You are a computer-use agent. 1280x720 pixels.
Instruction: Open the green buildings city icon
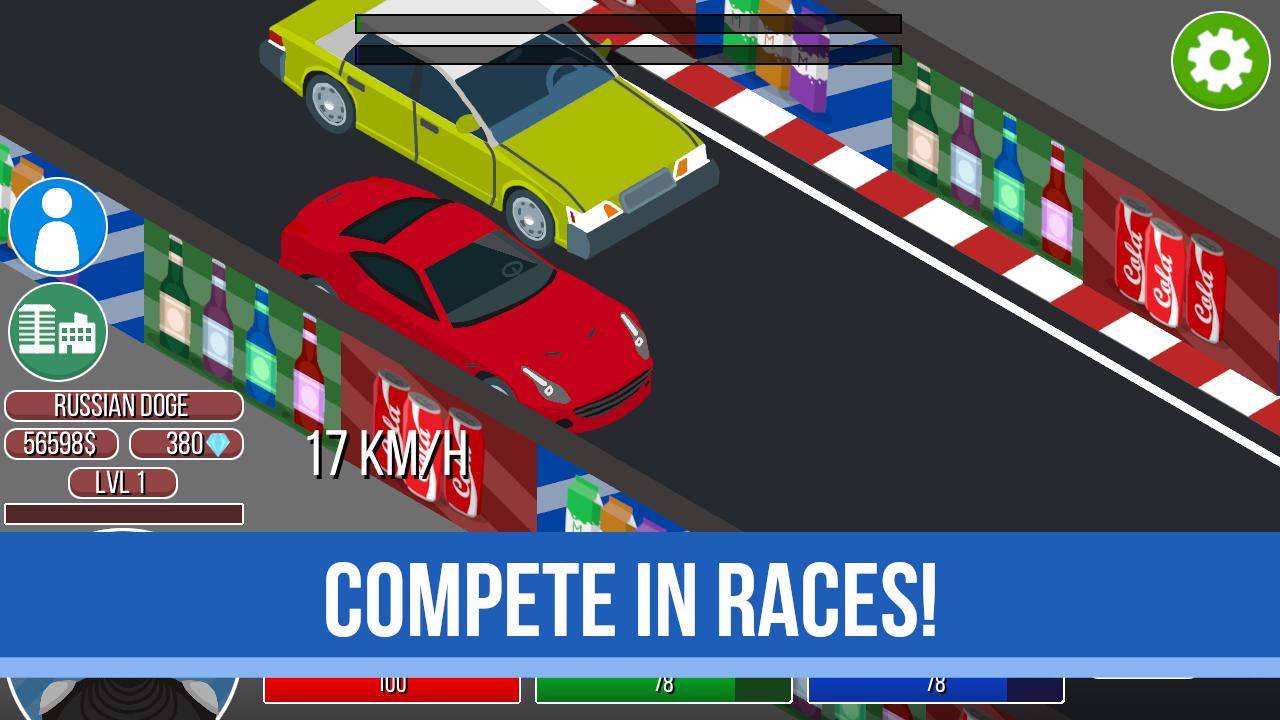58,332
